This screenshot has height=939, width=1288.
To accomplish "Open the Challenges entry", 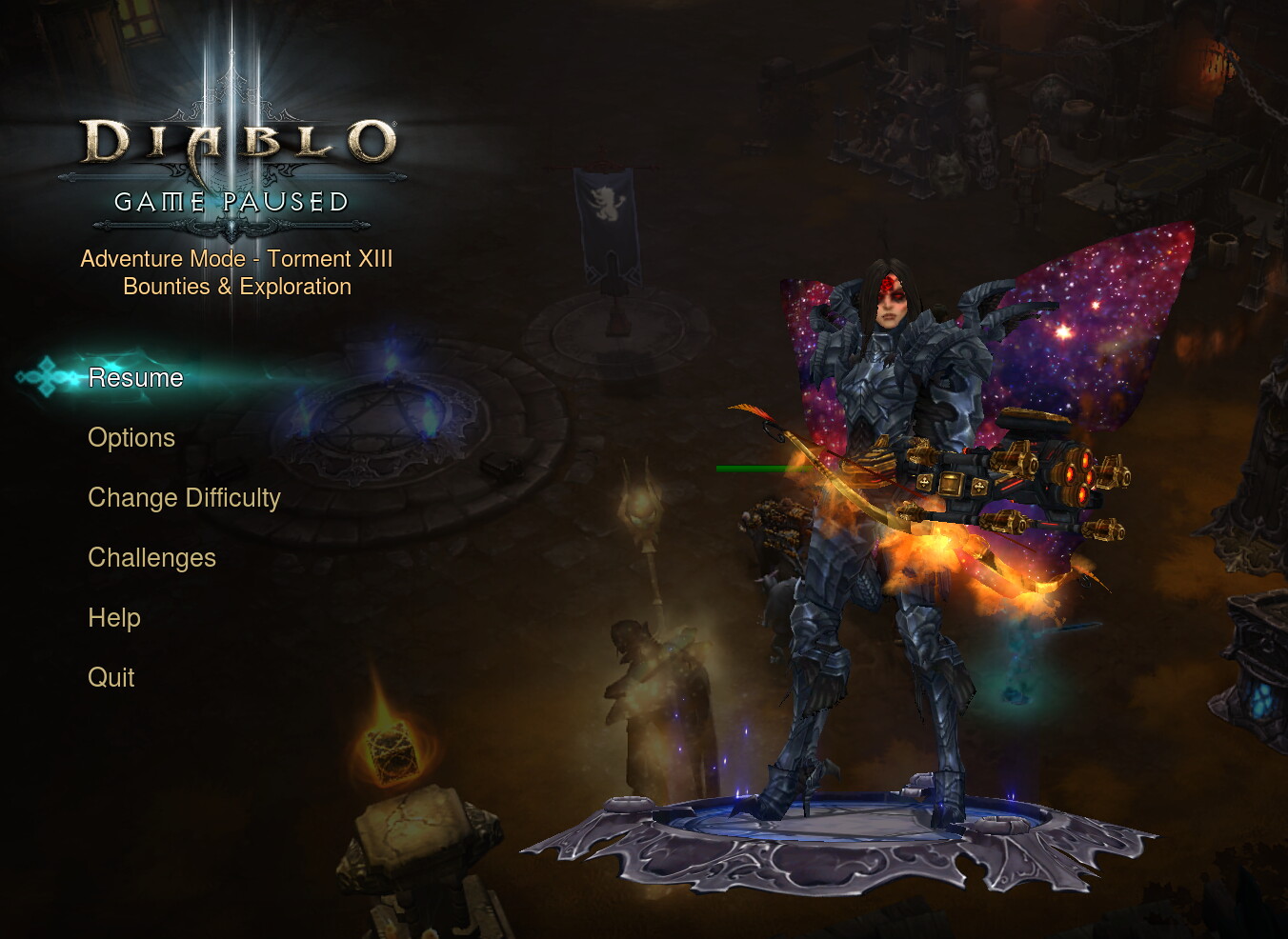I will (151, 558).
